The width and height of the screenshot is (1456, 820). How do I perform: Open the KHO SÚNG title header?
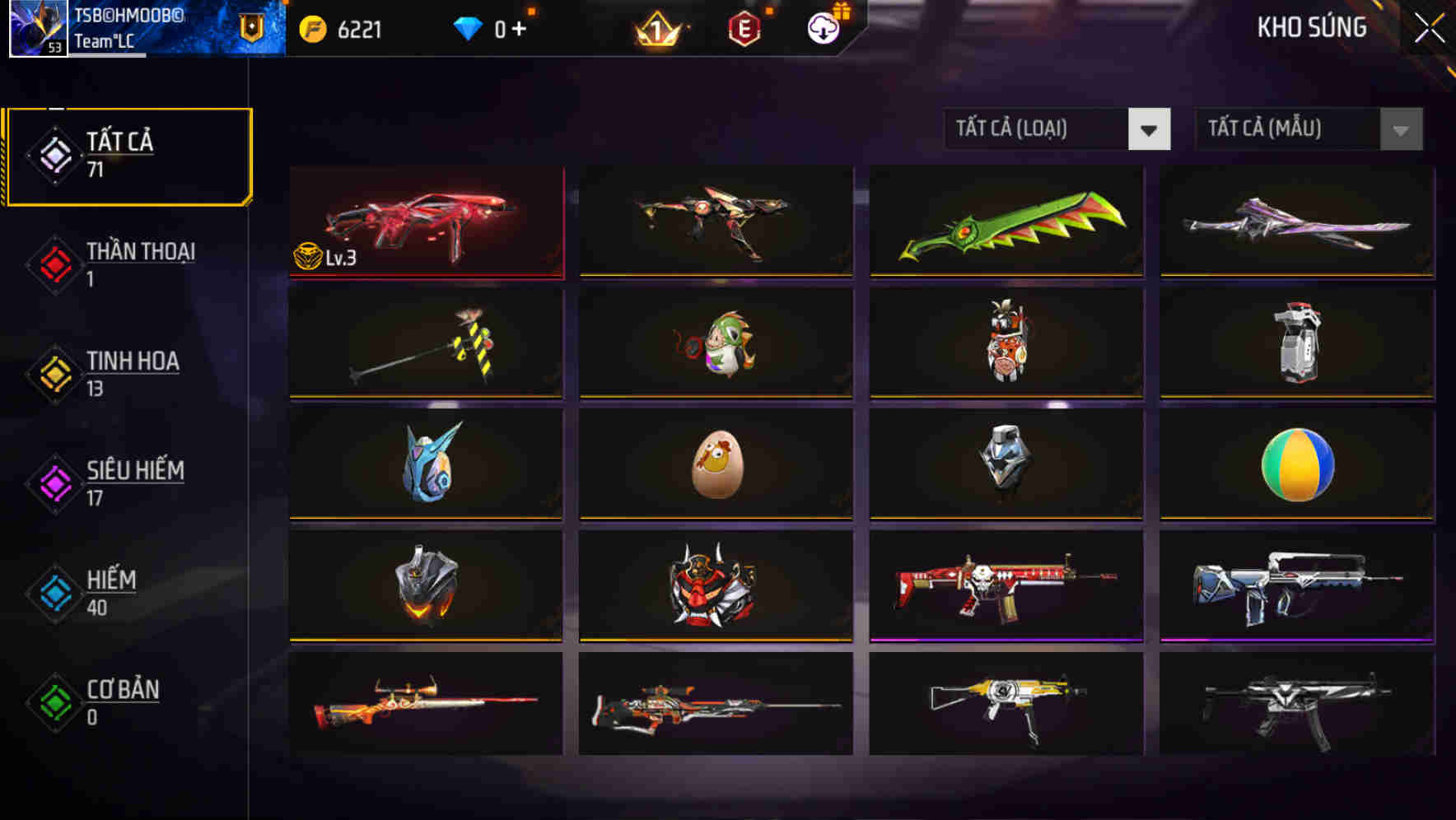pyautogui.click(x=1312, y=27)
